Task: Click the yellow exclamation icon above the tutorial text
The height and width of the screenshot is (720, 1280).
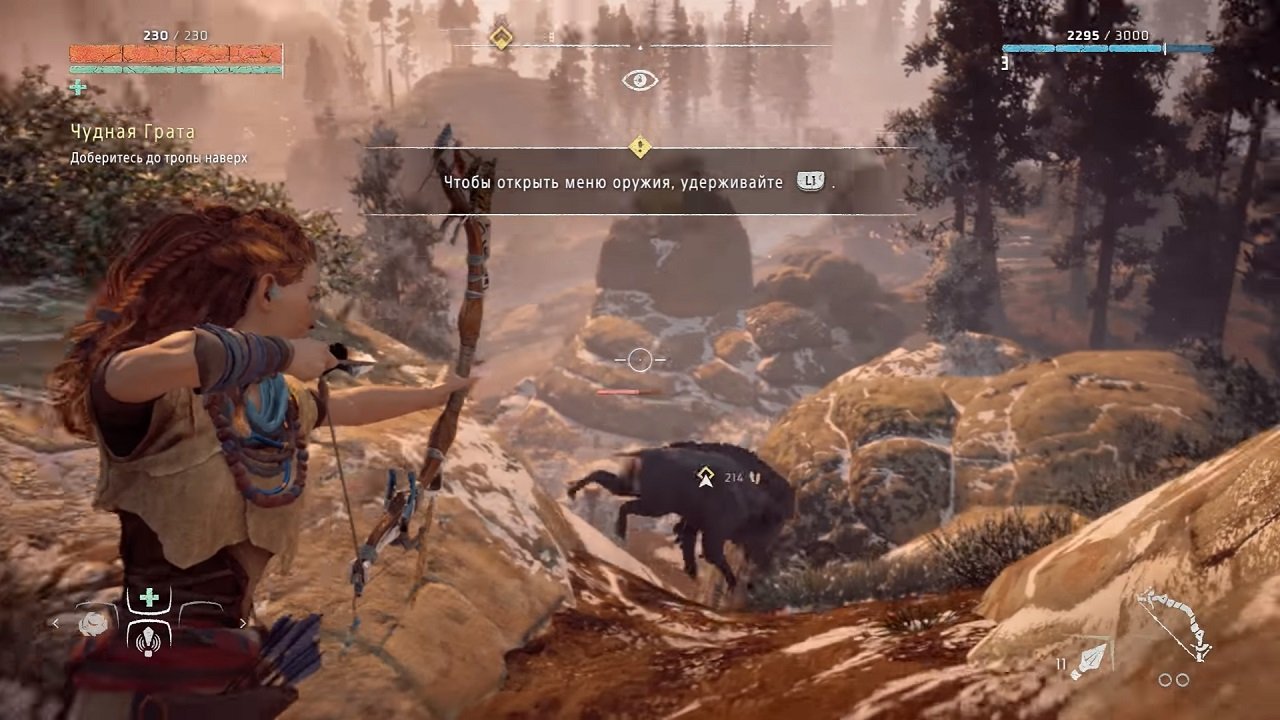Action: 640,148
